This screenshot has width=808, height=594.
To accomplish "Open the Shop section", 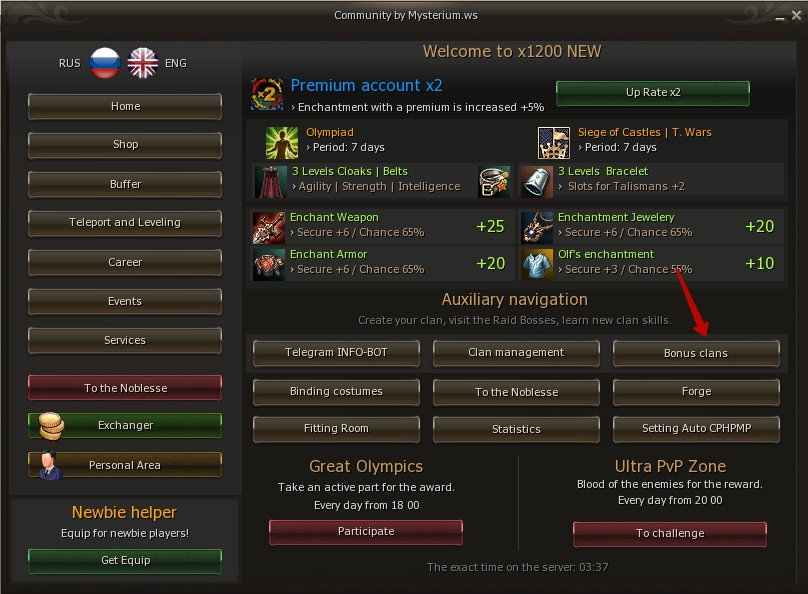I will tap(125, 145).
